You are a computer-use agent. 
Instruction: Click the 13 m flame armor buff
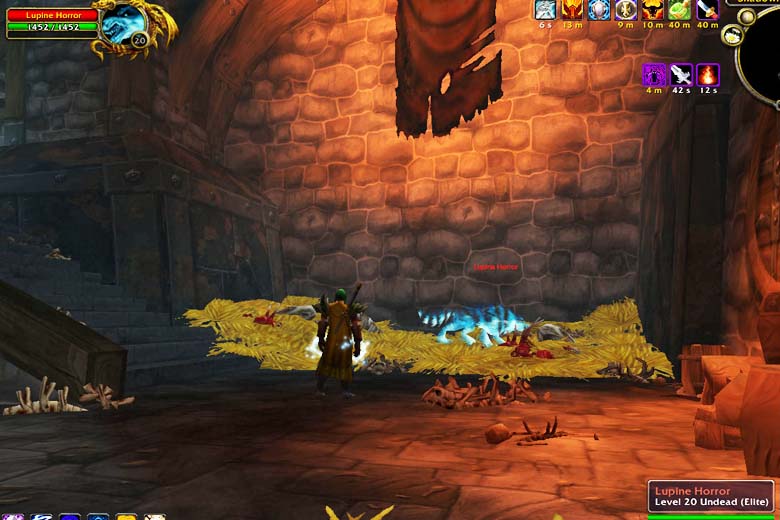coord(572,10)
